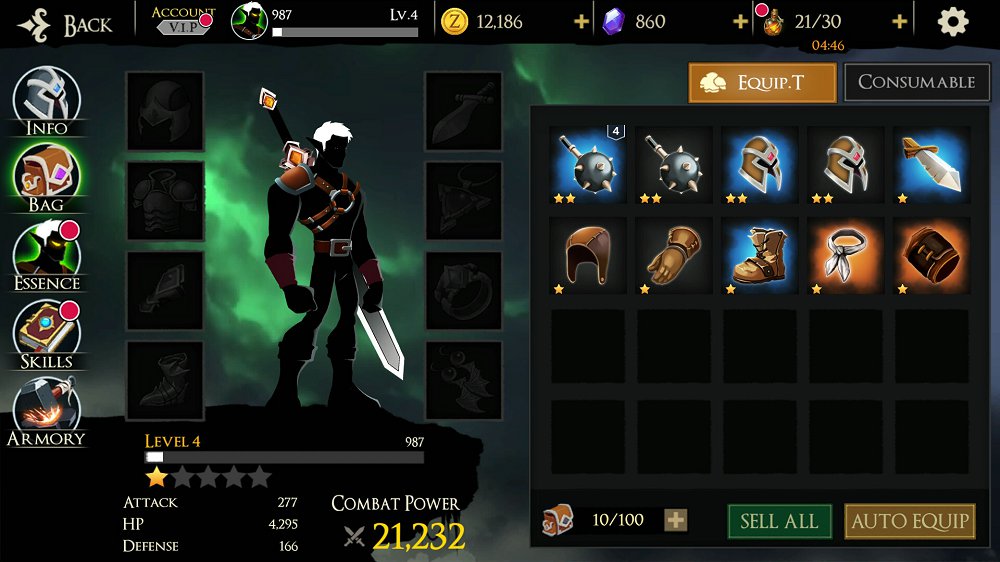Expand bag capacity with plus button
Image resolution: width=1000 pixels, height=562 pixels.
(x=676, y=520)
